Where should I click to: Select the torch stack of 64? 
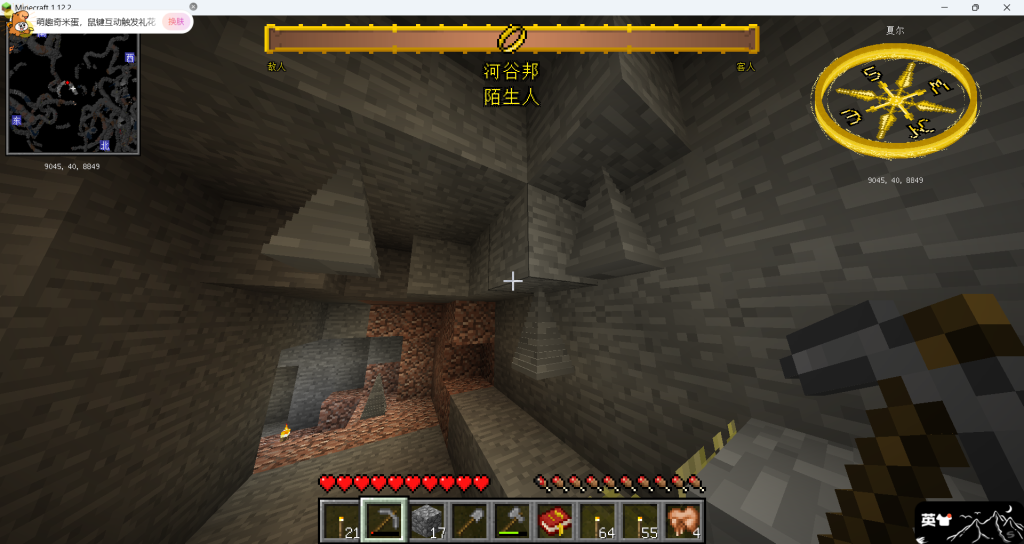point(598,520)
